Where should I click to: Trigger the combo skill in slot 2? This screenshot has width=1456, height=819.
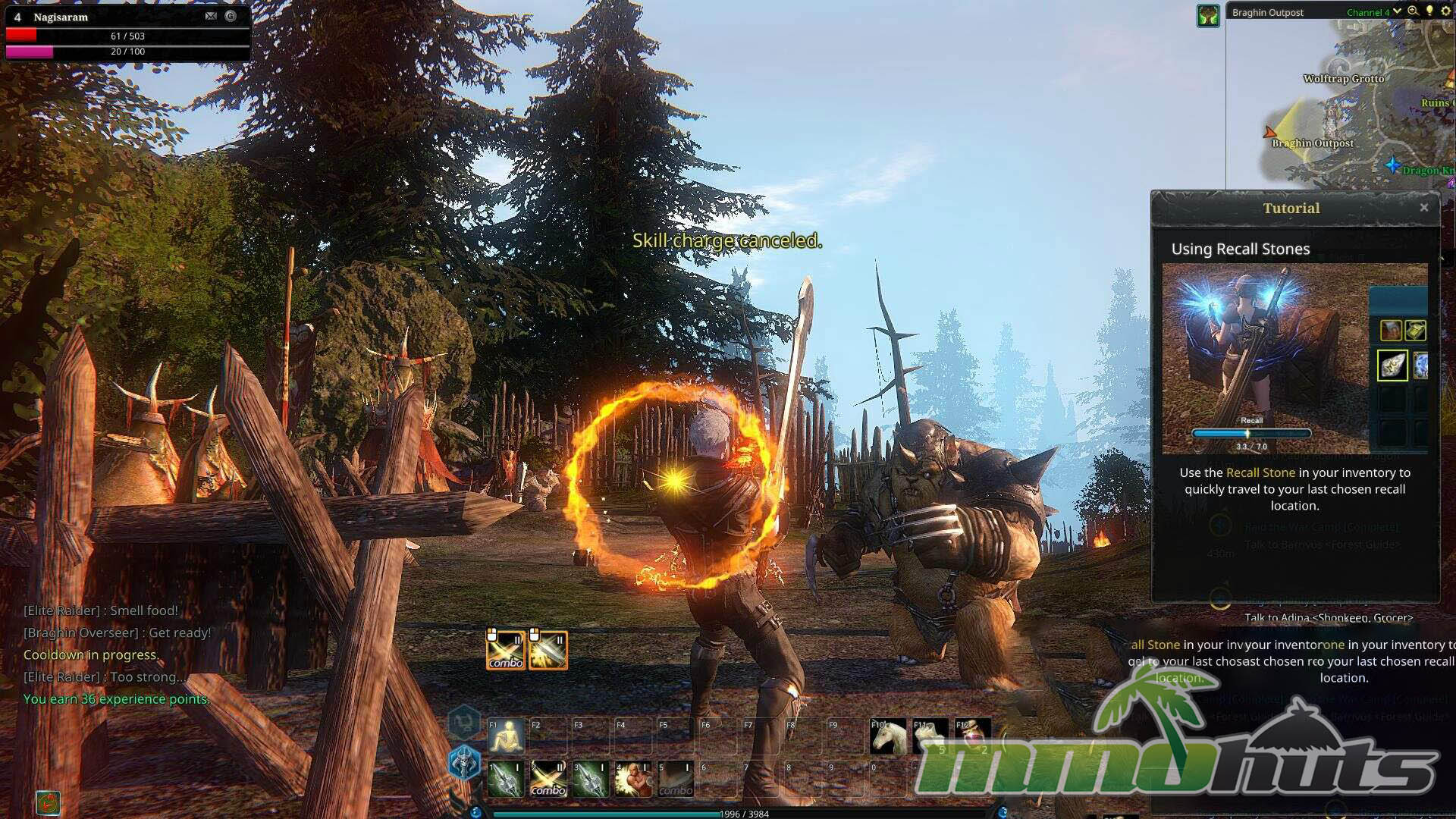pos(548,779)
